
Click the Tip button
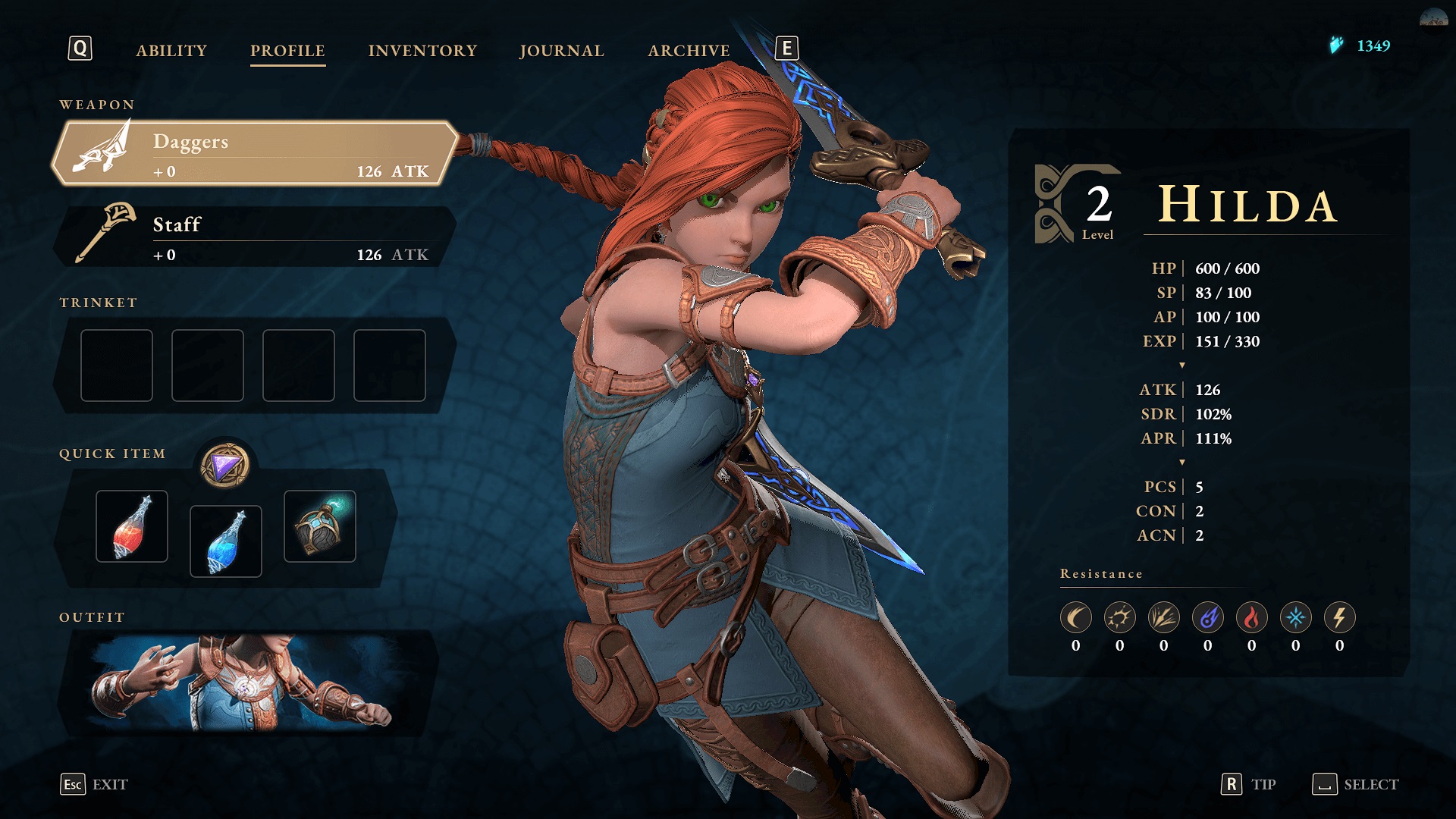pos(1248,784)
